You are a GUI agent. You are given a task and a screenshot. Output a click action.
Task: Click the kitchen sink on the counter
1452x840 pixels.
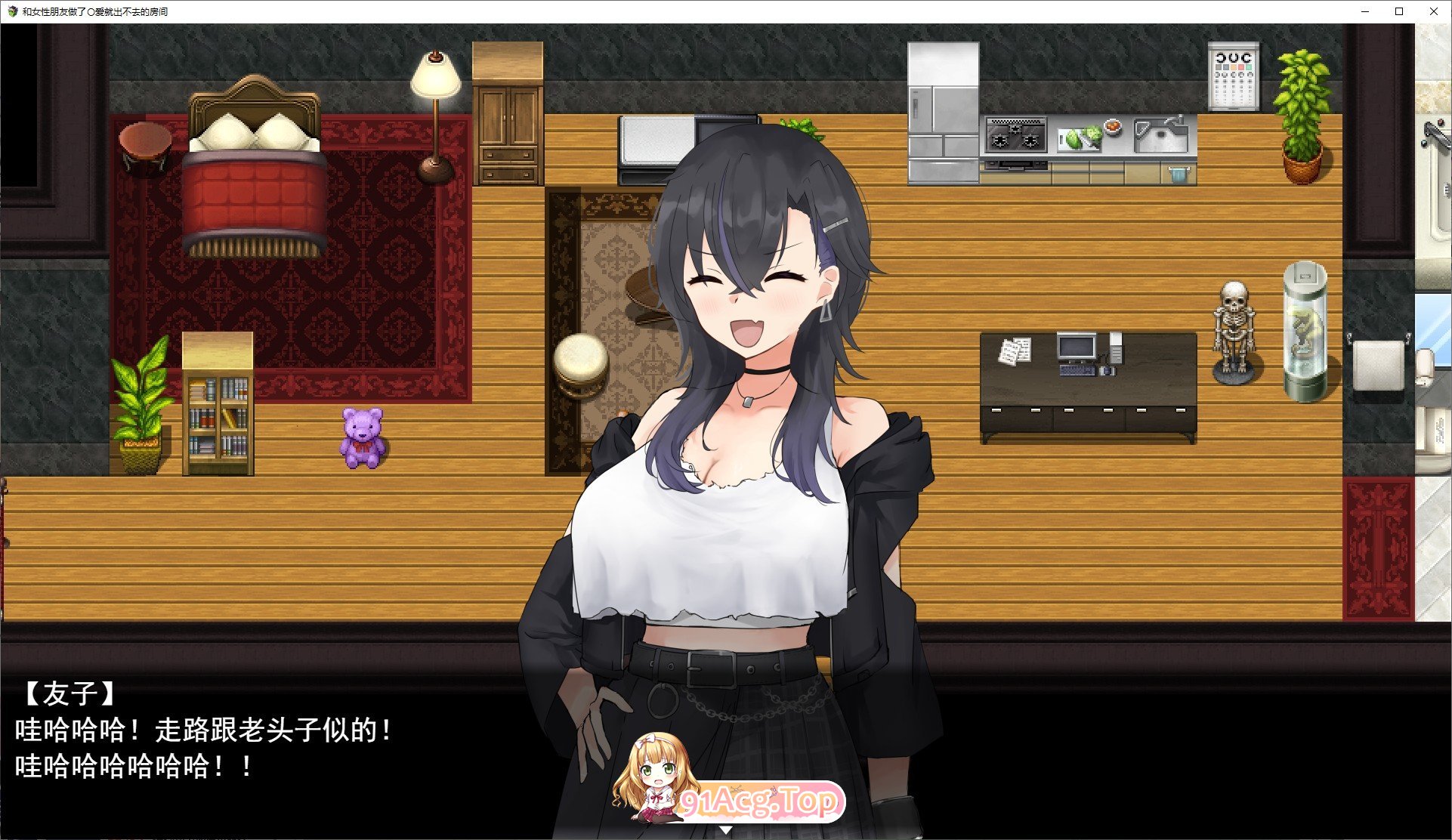click(x=1161, y=136)
